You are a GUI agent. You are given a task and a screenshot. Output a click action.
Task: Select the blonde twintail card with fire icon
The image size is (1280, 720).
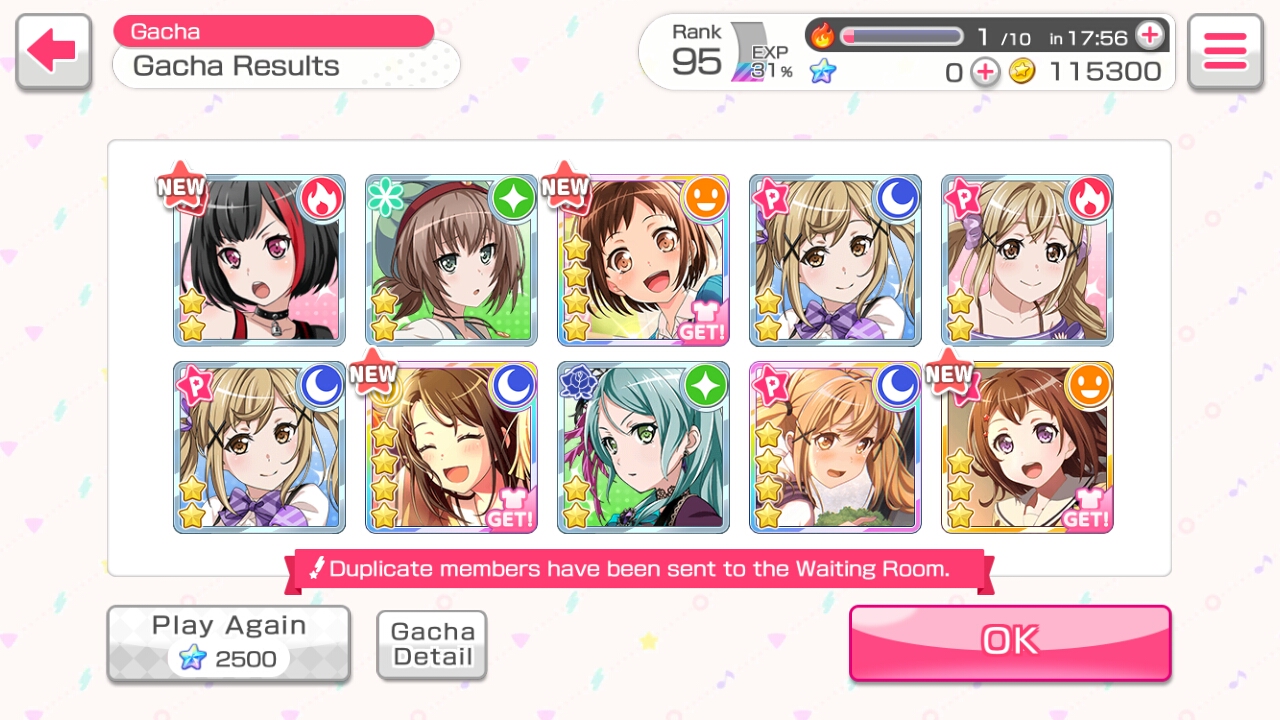click(x=1027, y=260)
